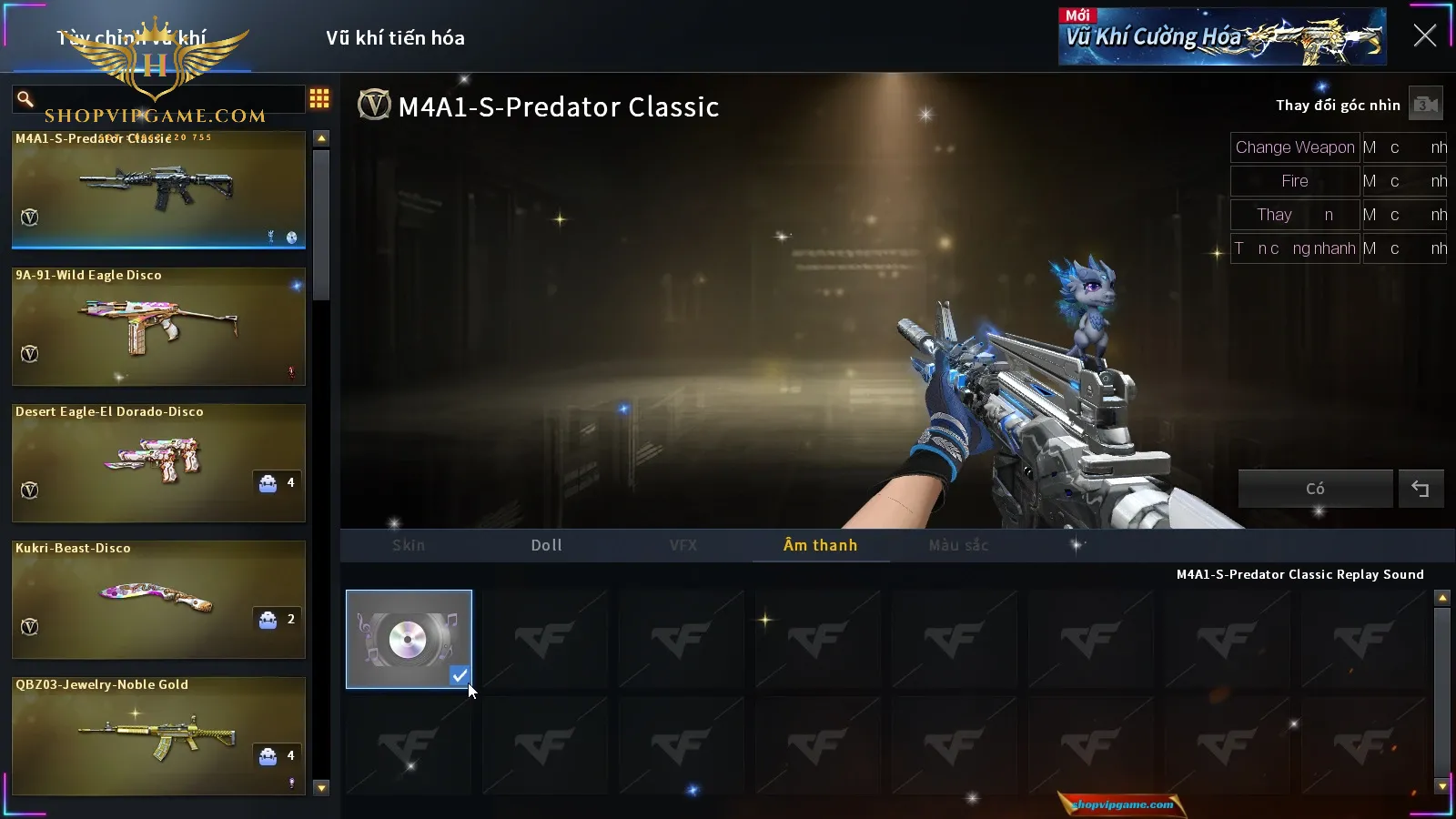This screenshot has height=819, width=1456.
Task: Open the Vũ Khí Cường Hóa banner
Action: (1221, 37)
